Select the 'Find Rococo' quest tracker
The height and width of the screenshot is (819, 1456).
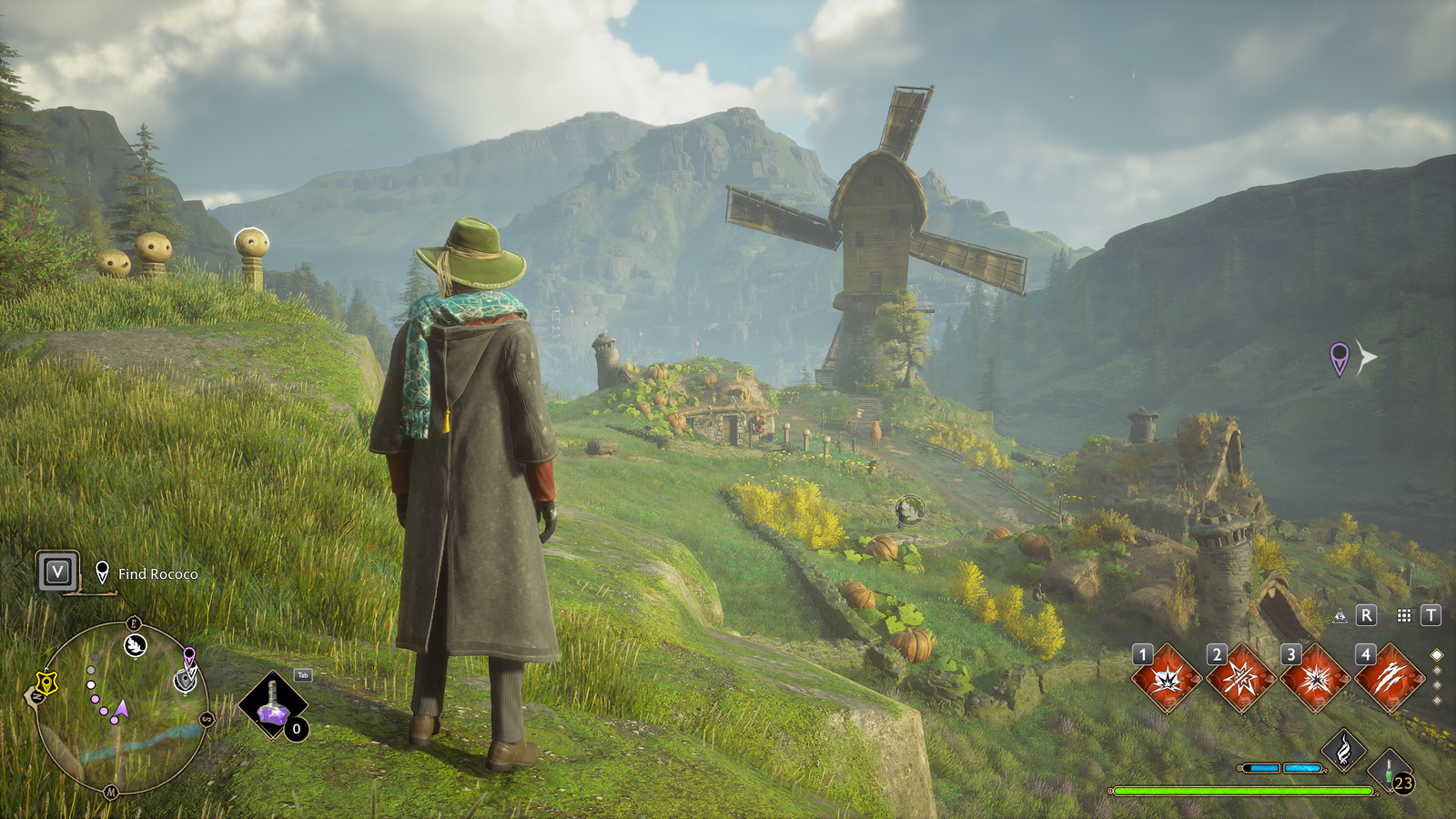point(157,574)
